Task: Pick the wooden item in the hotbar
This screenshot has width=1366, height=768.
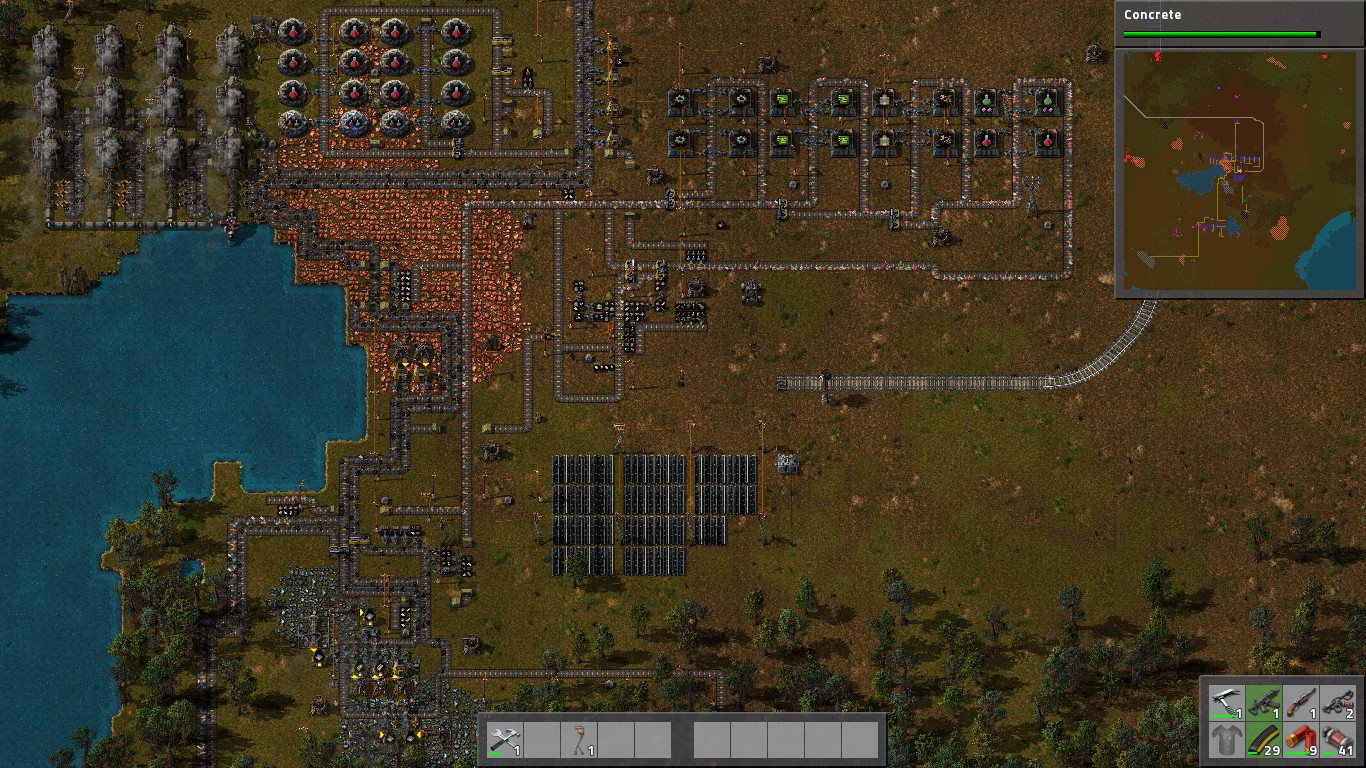Action: (578, 741)
